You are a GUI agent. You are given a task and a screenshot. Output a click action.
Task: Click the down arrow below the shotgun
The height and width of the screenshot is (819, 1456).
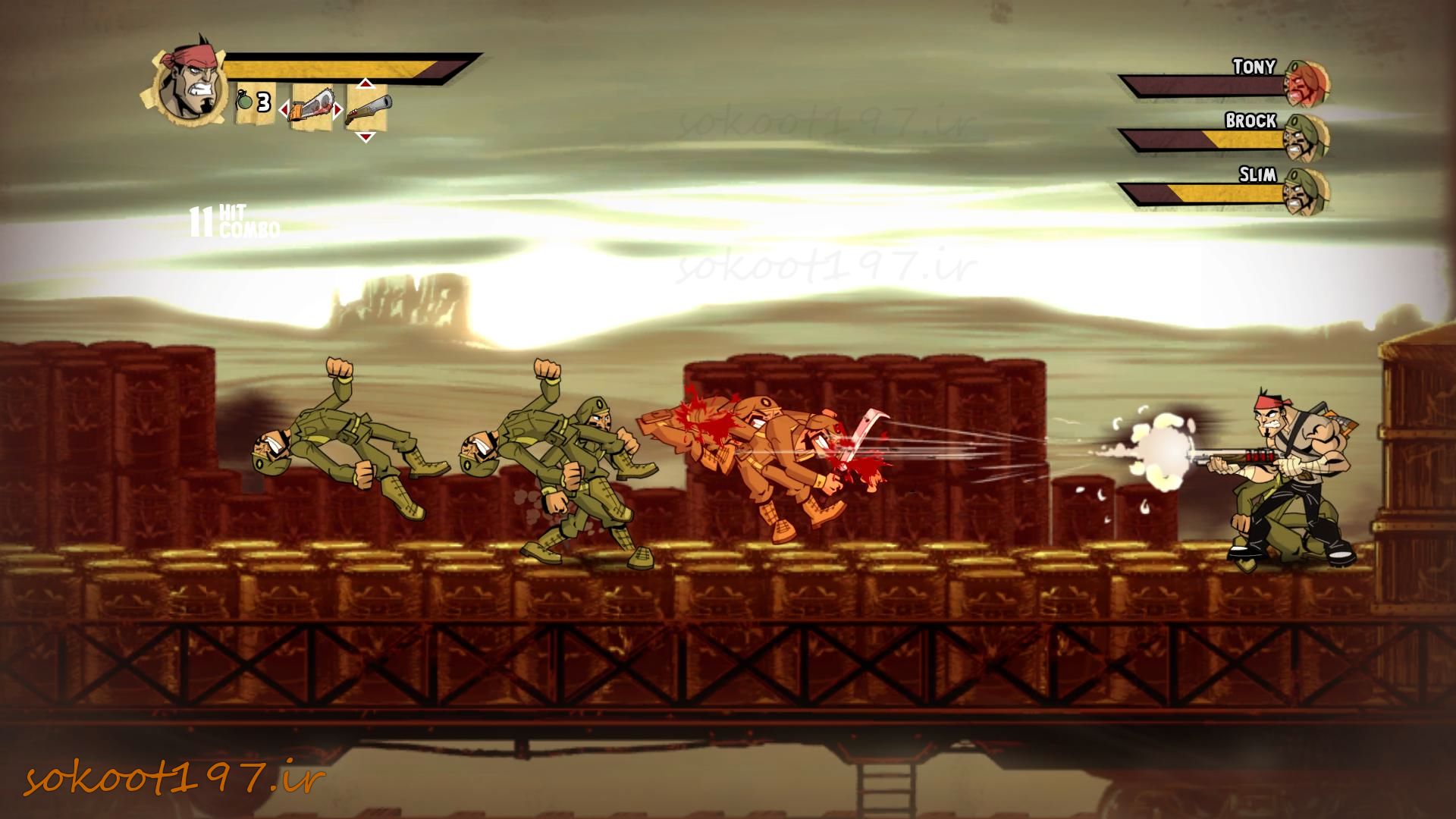366,137
